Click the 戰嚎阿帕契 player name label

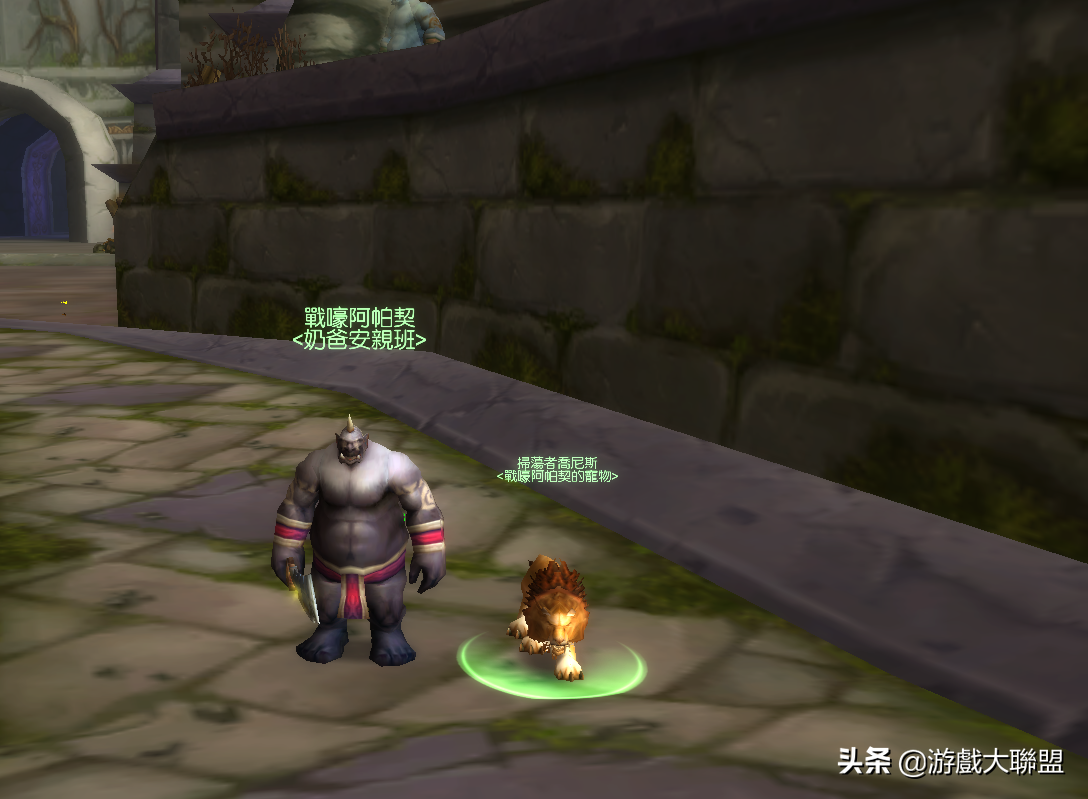tap(359, 319)
